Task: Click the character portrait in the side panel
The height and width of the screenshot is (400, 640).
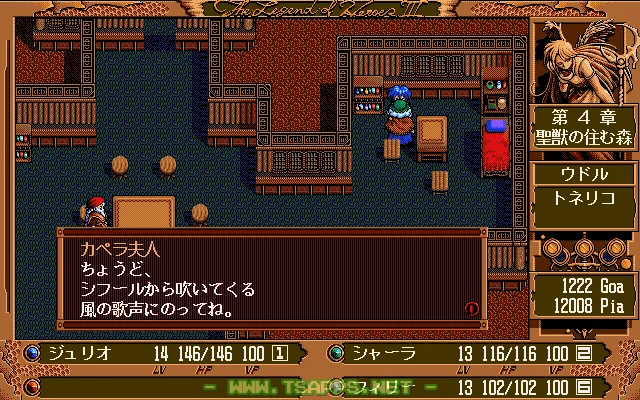Action: click(582, 60)
